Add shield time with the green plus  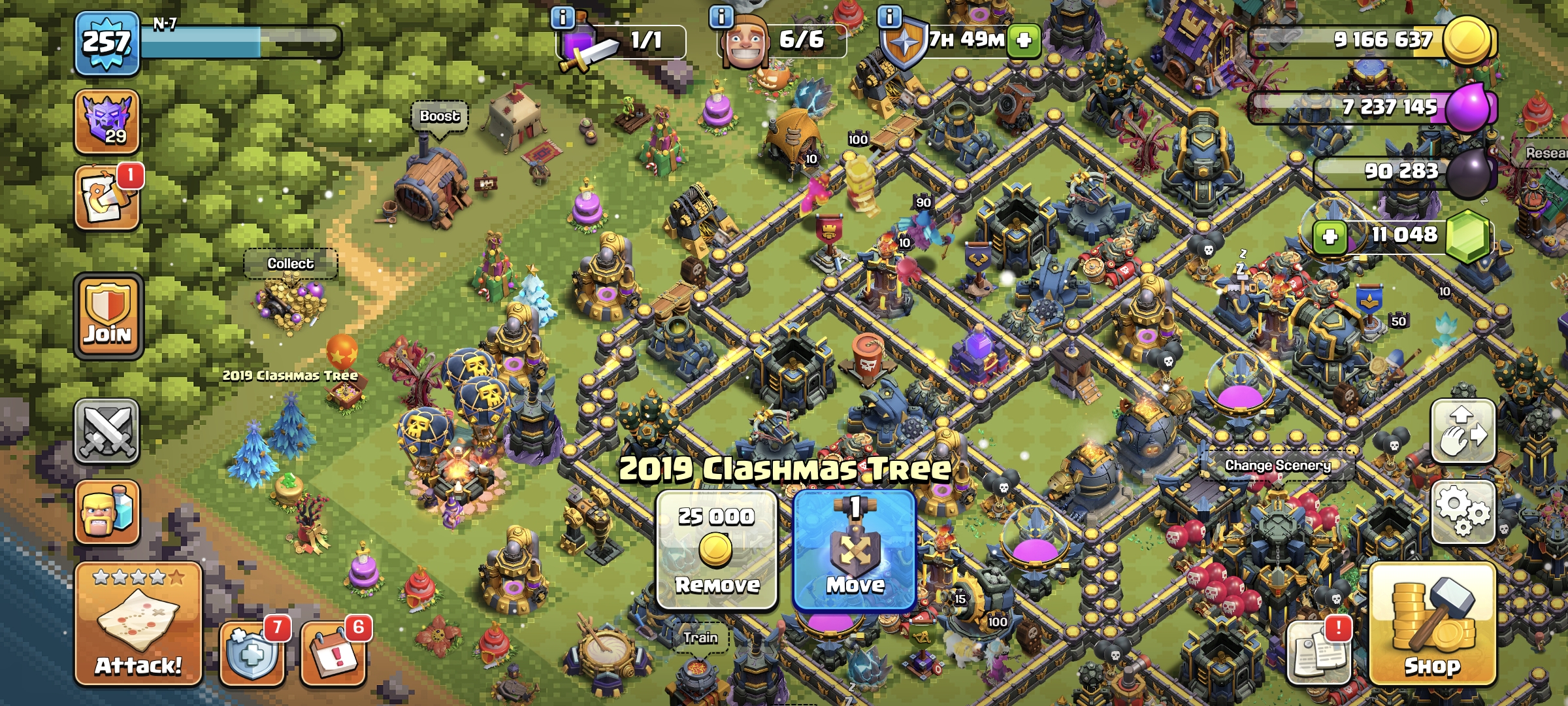tap(1024, 40)
